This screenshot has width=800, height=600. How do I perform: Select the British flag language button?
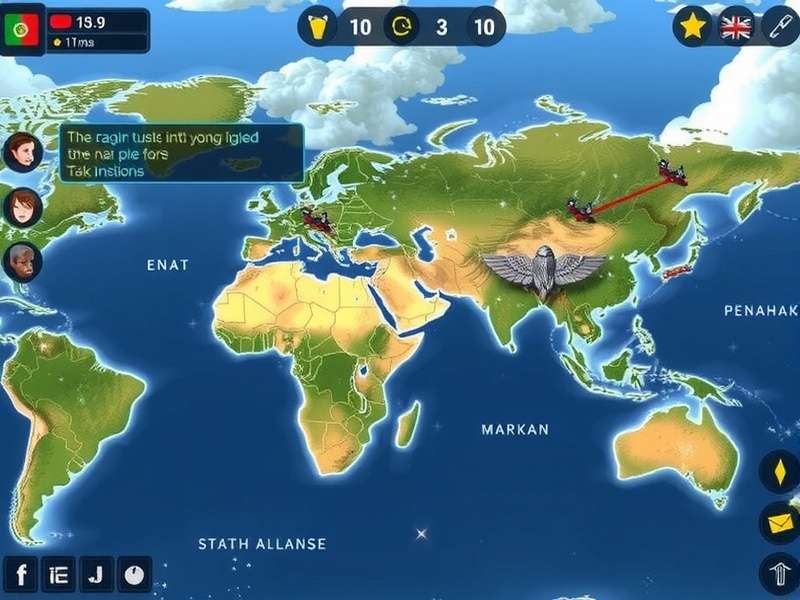pyautogui.click(x=736, y=27)
